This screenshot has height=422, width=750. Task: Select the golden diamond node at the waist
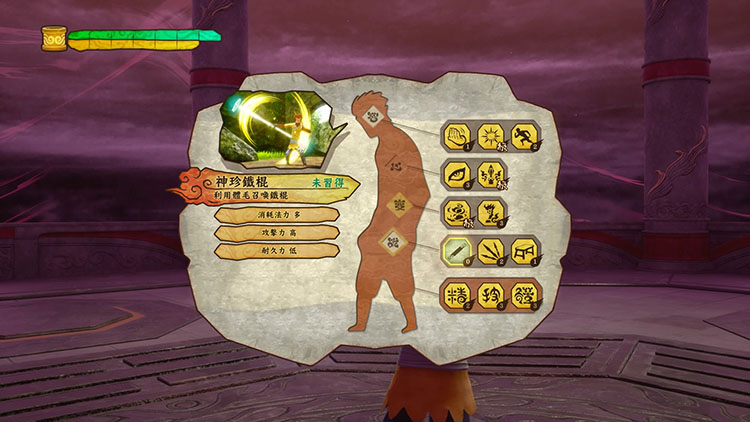pos(394,204)
